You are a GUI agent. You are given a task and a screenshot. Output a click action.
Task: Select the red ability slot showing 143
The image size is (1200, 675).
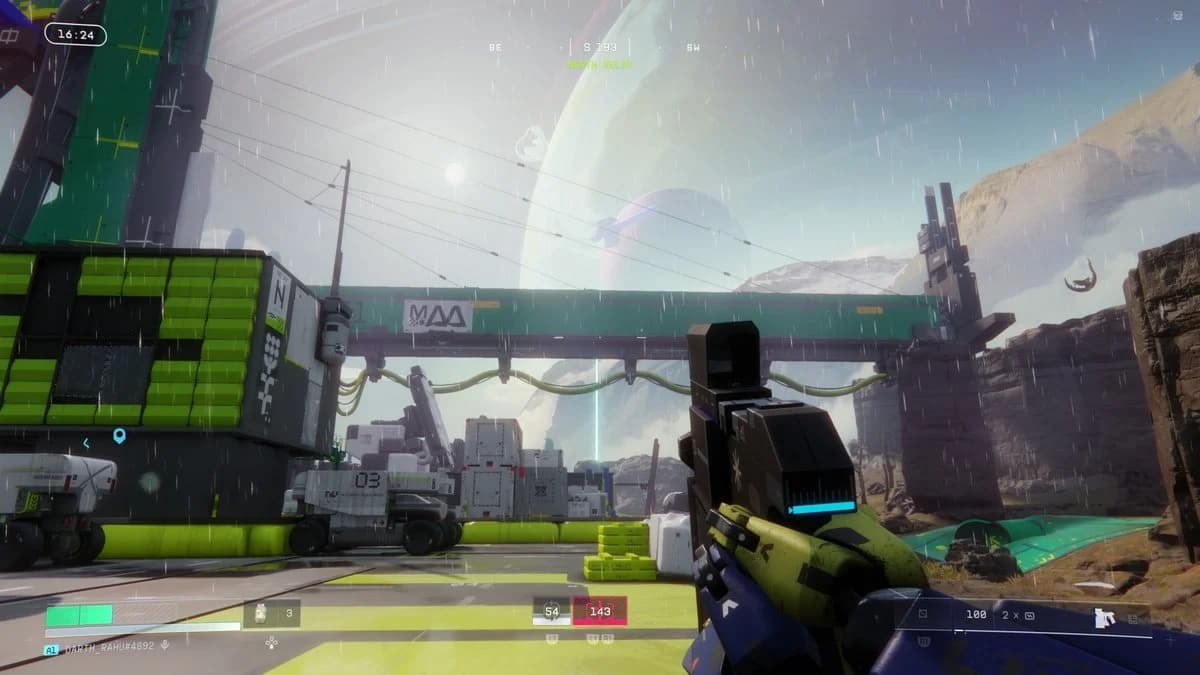pos(599,610)
